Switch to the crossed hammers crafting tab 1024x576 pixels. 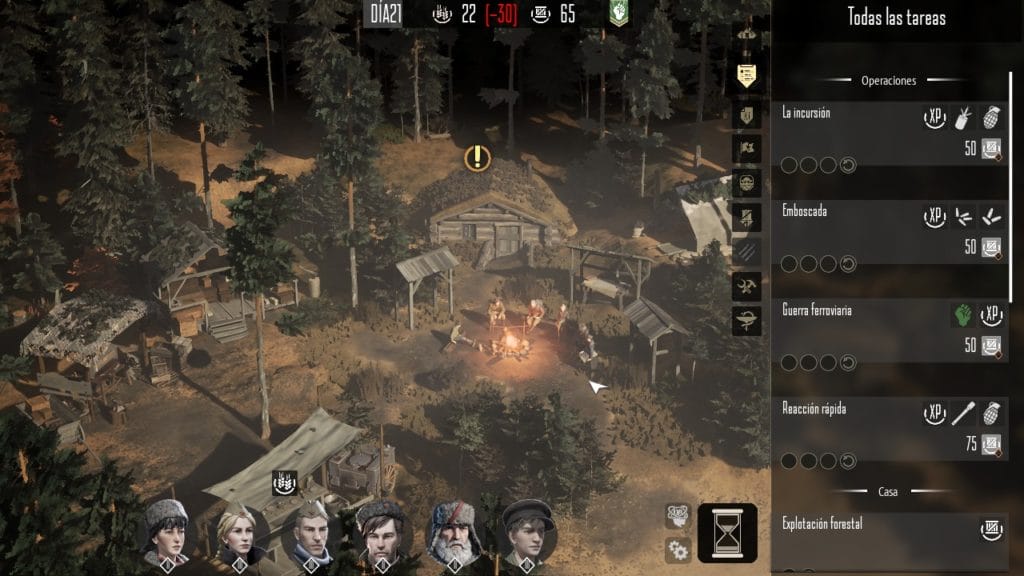point(746,287)
